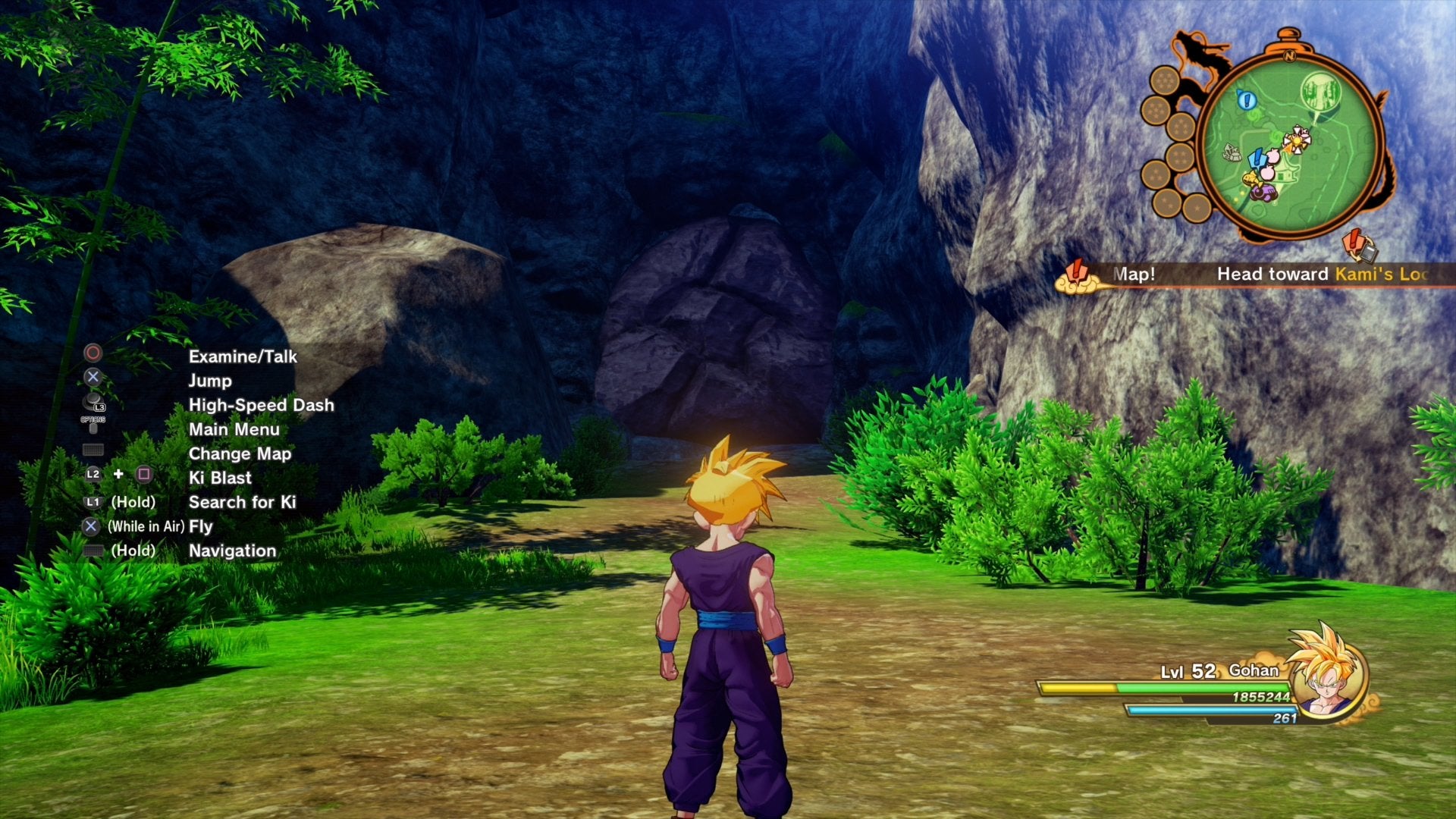Click the one-star Dragon Ball slot
1456x819 pixels.
1196,206
